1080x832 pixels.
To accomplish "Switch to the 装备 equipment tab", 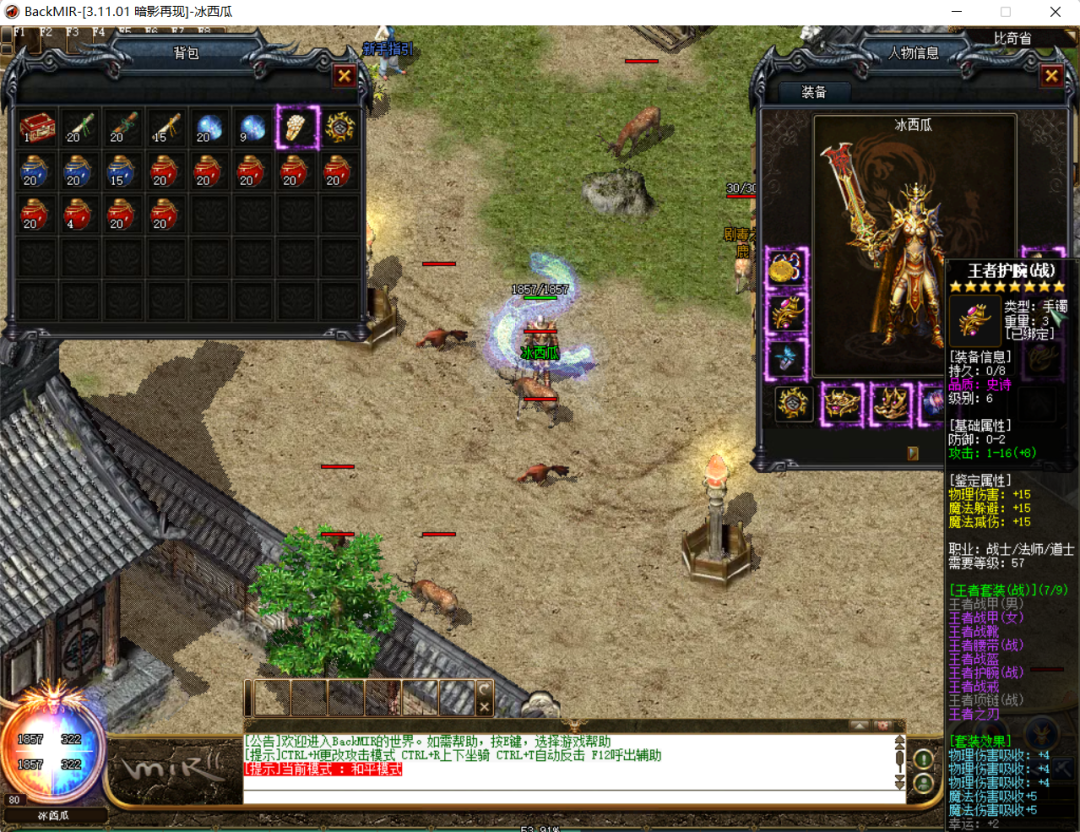I will 814,92.
